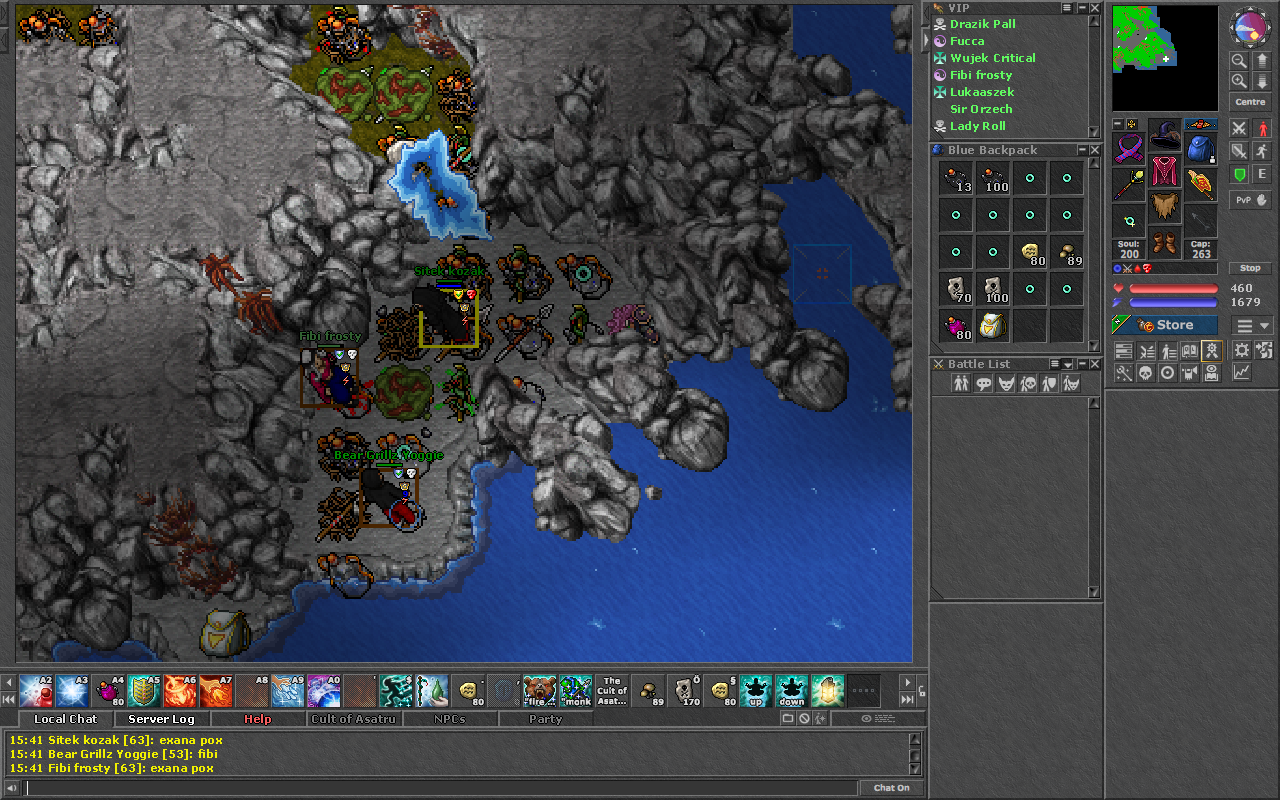Select Wujek Critical in the VIP list
The width and height of the screenshot is (1280, 800).
click(992, 58)
